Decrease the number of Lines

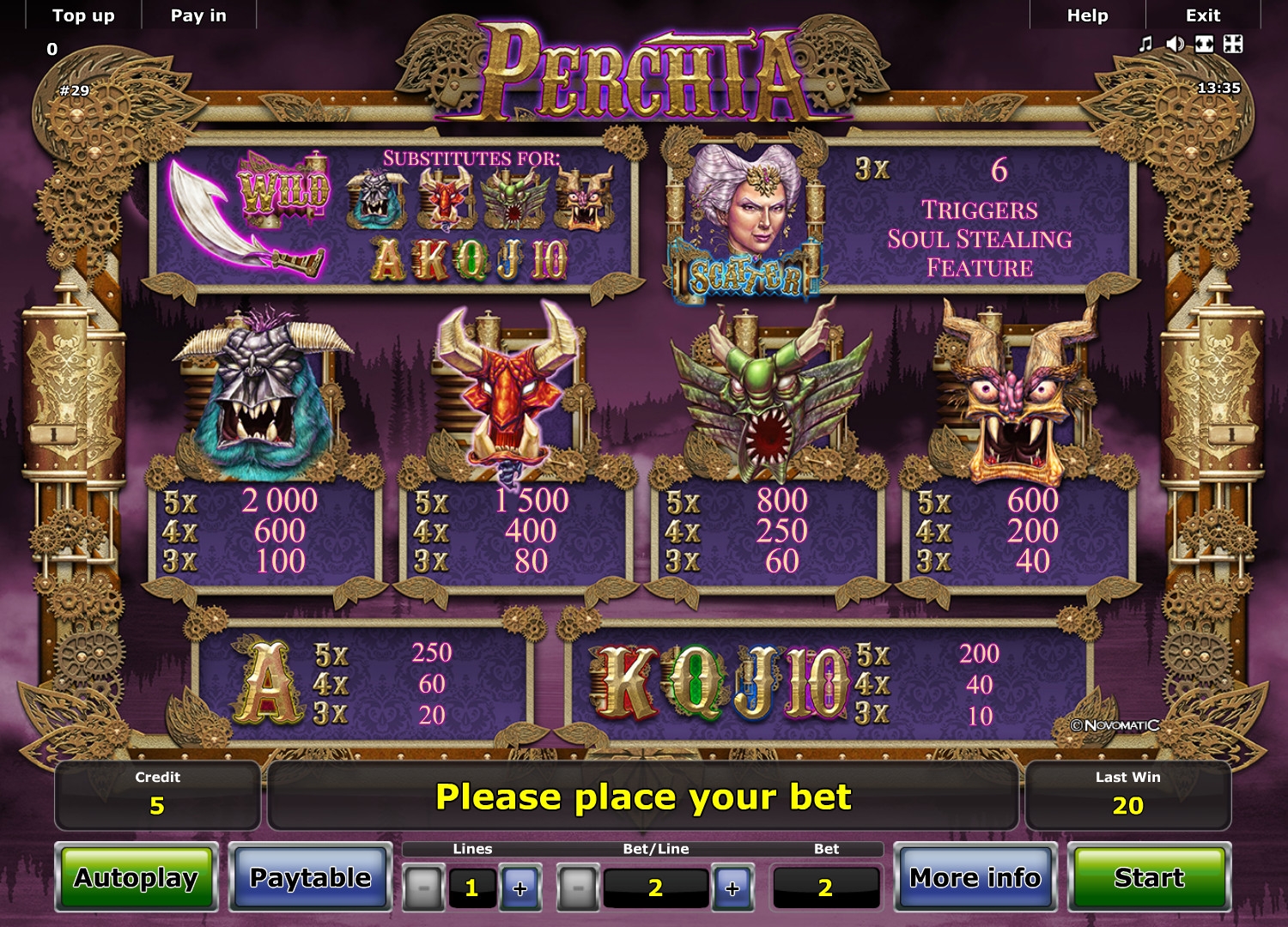pyautogui.click(x=423, y=888)
